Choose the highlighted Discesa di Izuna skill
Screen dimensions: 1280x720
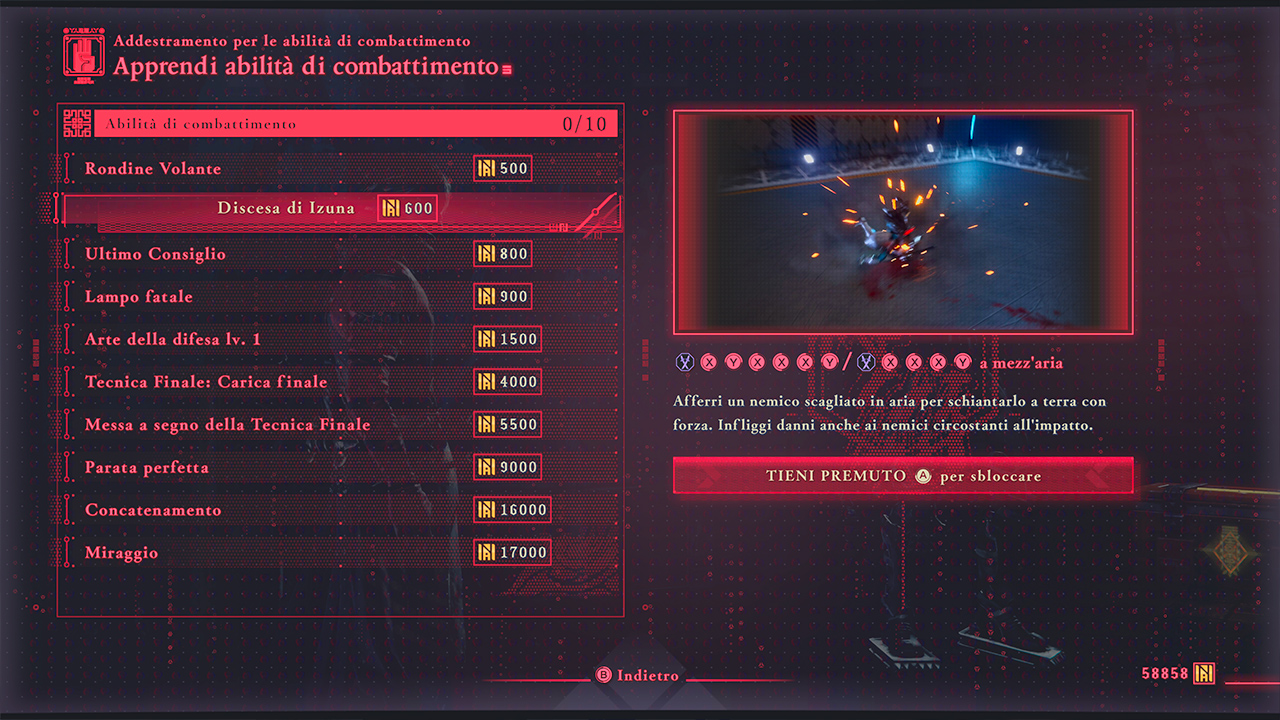coord(286,209)
